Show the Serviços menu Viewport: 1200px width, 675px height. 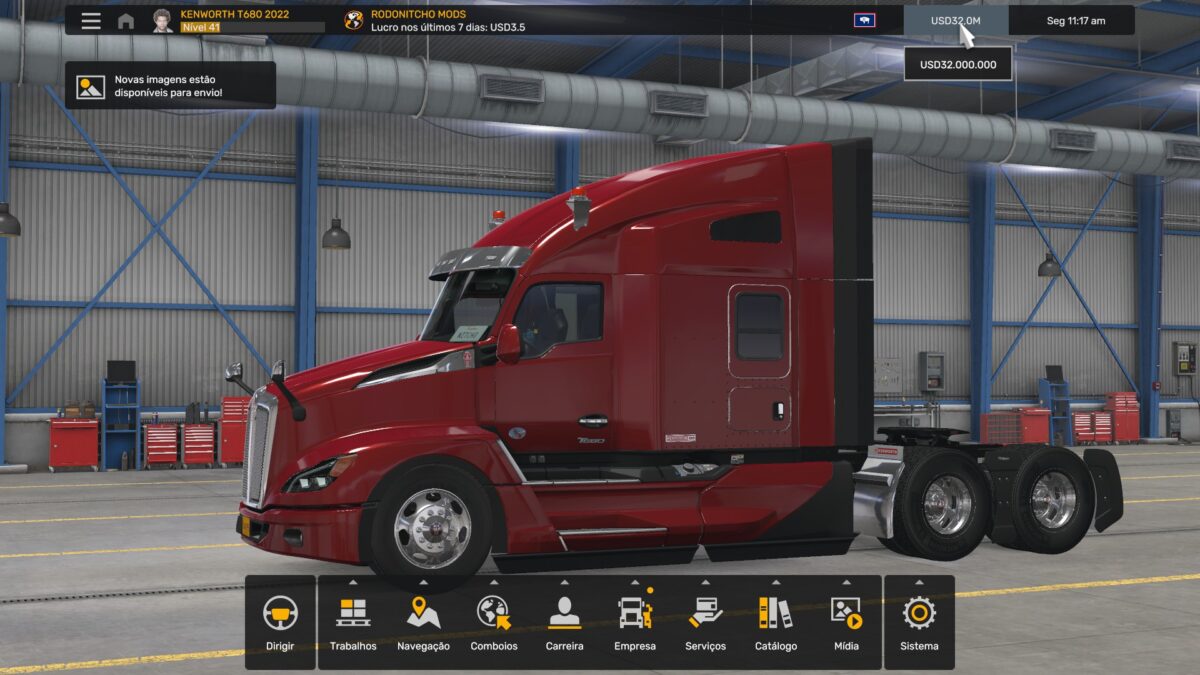tap(705, 622)
